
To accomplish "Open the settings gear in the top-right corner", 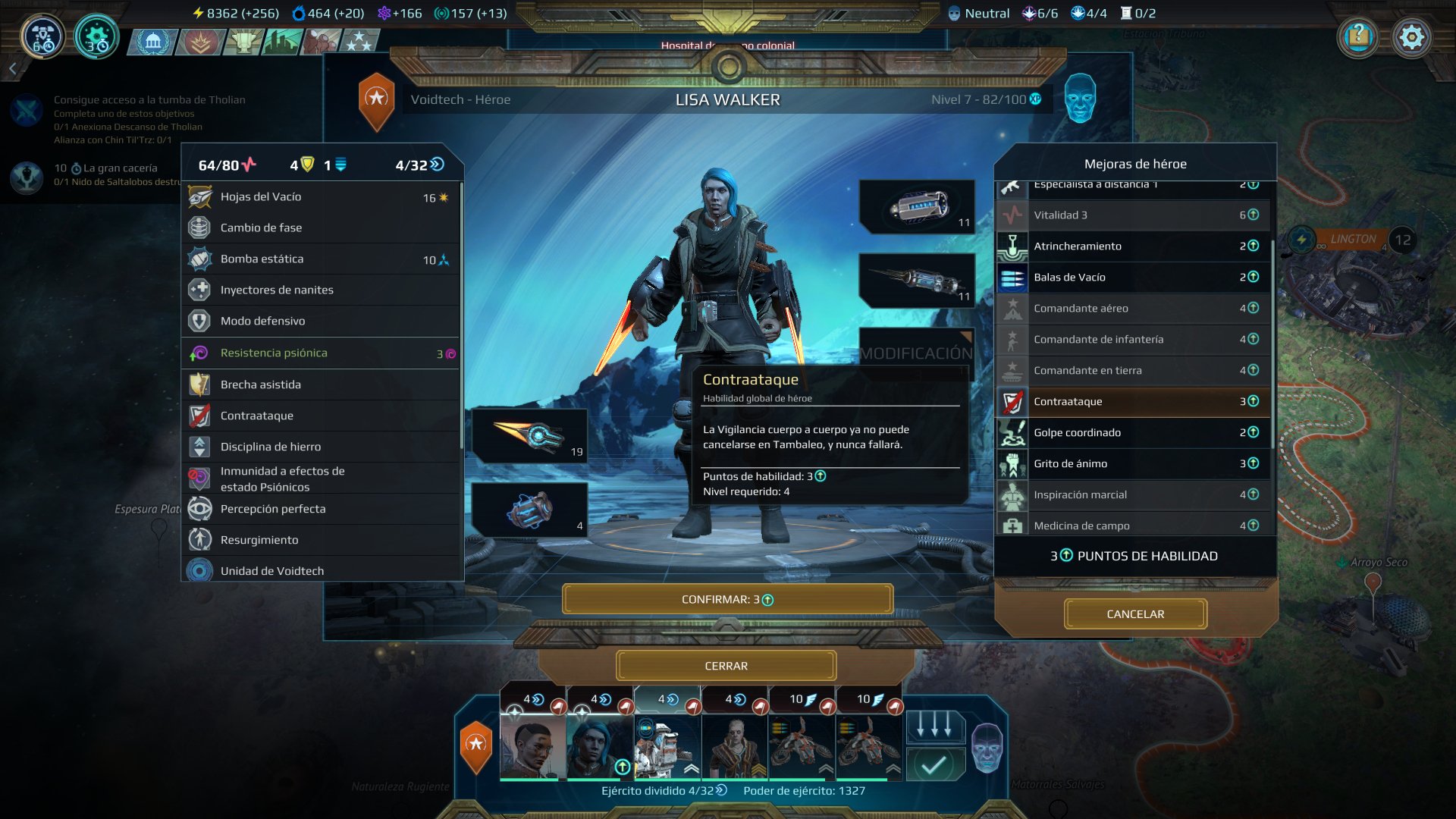I will (x=1412, y=36).
